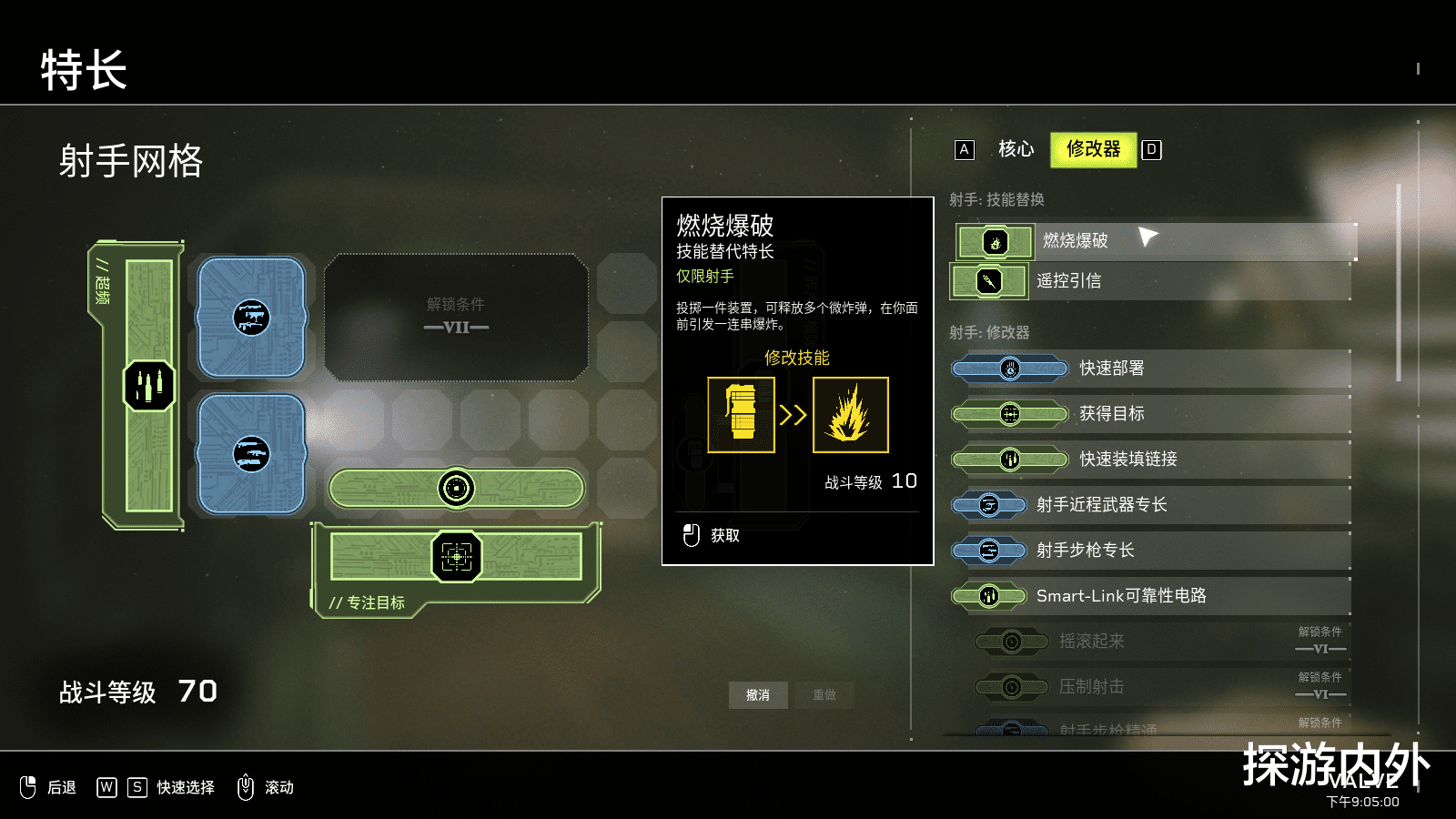Click the circular scope icon on the green bar node
1456x819 pixels.
[x=455, y=488]
